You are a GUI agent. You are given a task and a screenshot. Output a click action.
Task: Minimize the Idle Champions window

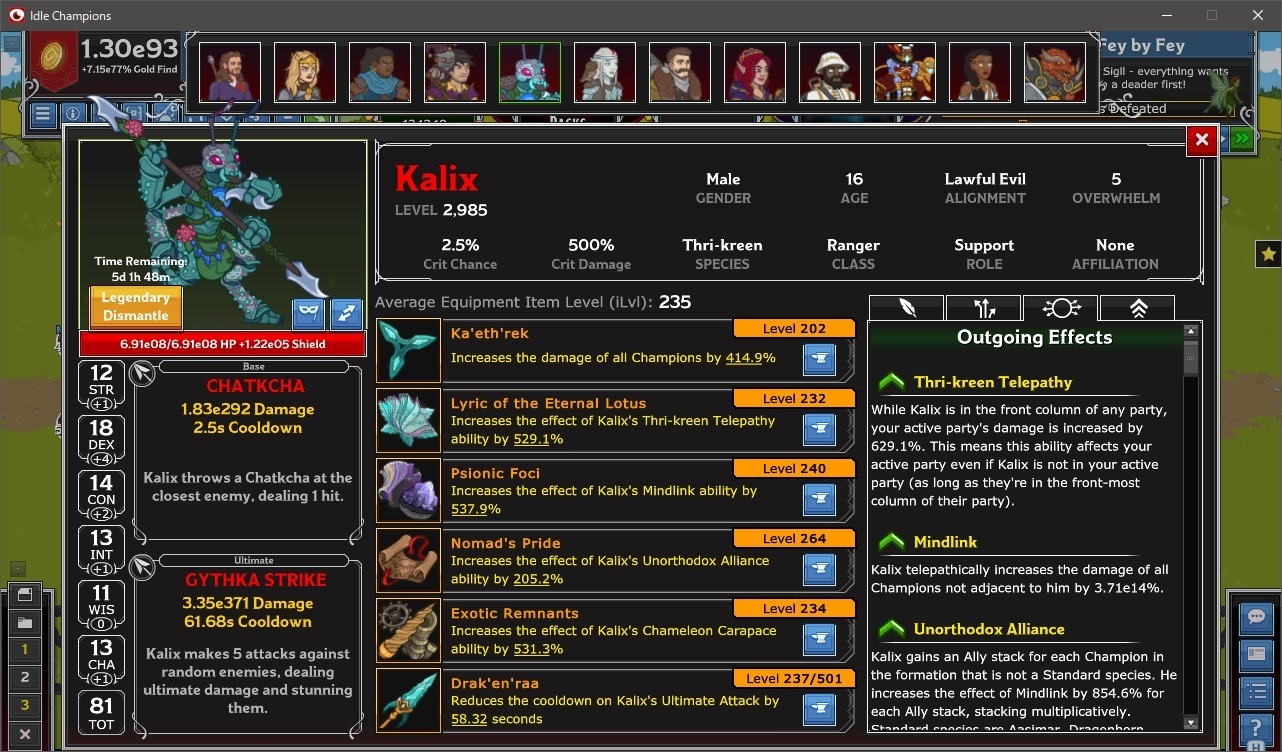[x=1166, y=15]
